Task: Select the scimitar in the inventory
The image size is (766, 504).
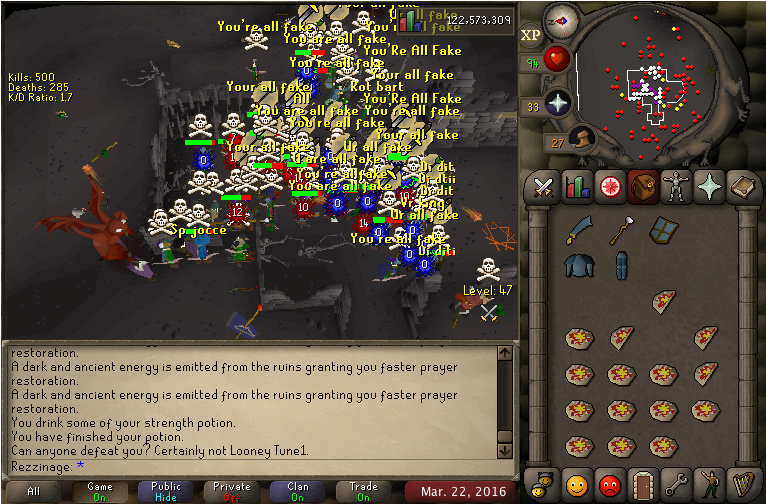Action: 577,231
